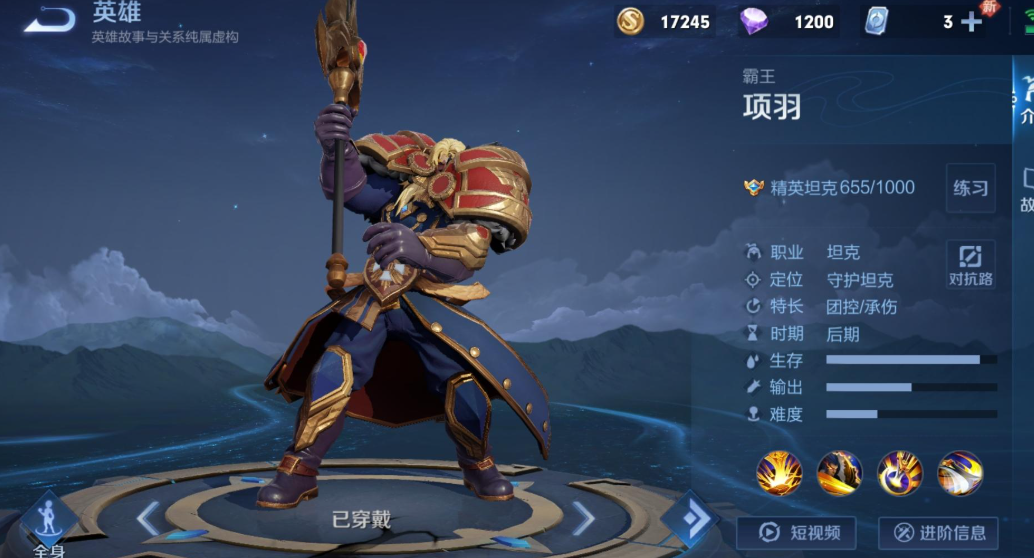1034x558 pixels.
Task: Switch to the next skin with right arrow
Action: [583, 518]
